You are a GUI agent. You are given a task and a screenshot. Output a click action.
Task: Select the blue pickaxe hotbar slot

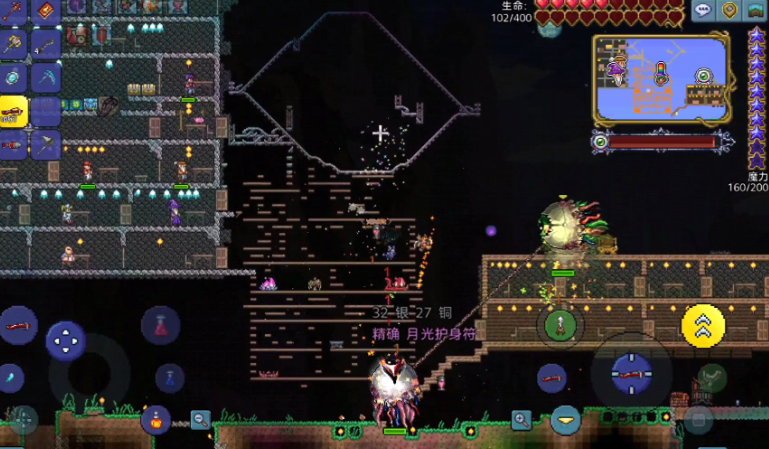click(x=46, y=77)
